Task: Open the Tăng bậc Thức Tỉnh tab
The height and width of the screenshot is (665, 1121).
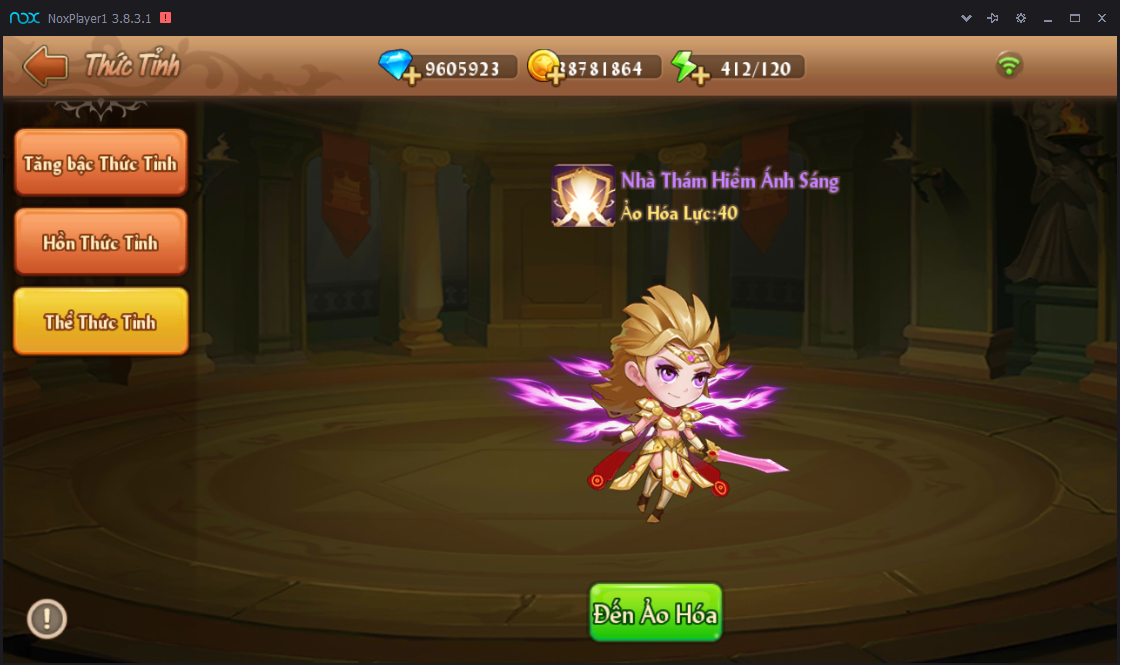Action: click(x=100, y=163)
